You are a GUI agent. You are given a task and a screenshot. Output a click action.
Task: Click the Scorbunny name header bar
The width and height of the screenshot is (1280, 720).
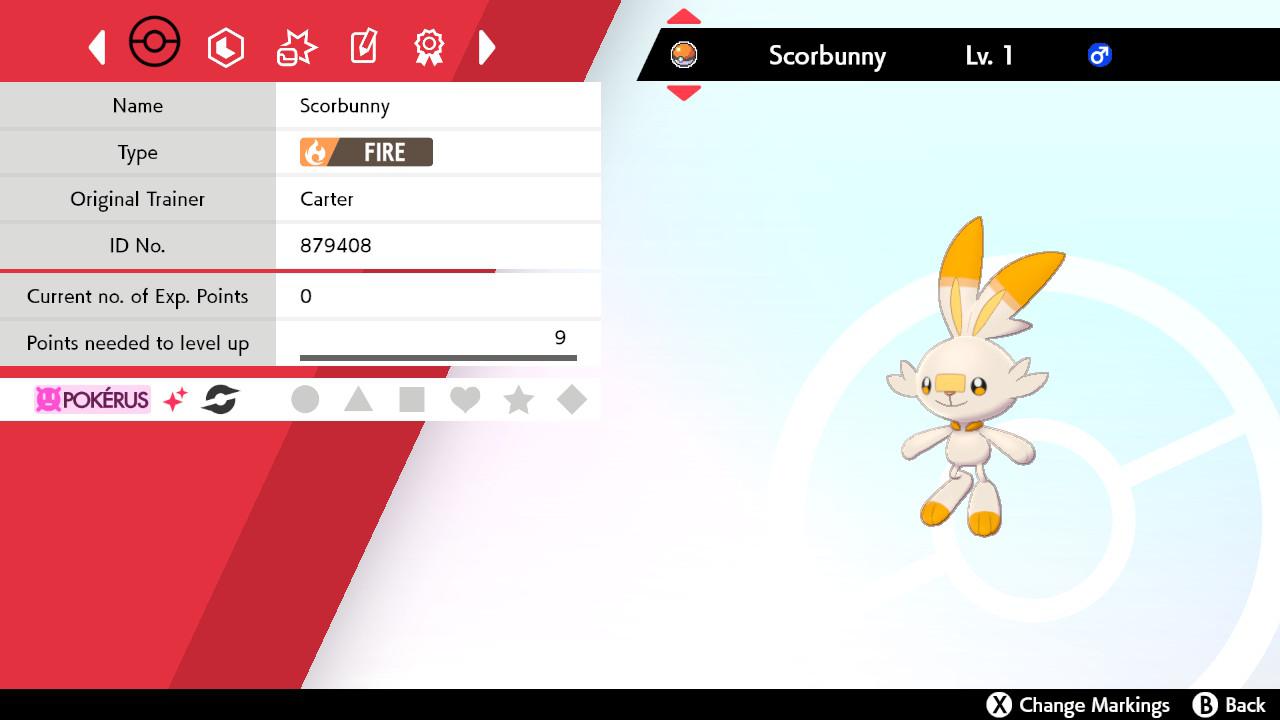tap(827, 56)
